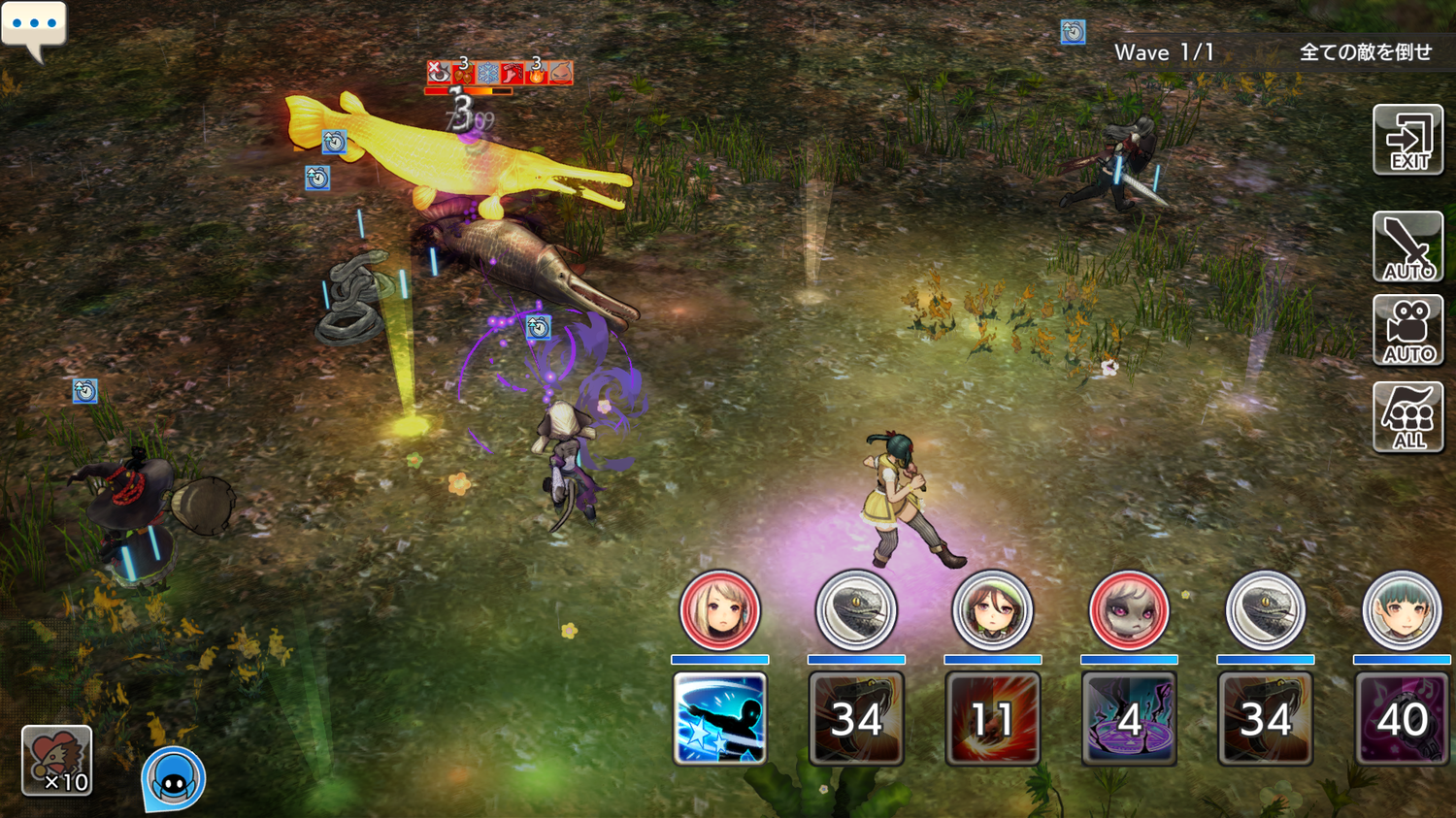The image size is (1456, 818).
Task: Select the purple skill showing 40
Action: (x=1402, y=718)
